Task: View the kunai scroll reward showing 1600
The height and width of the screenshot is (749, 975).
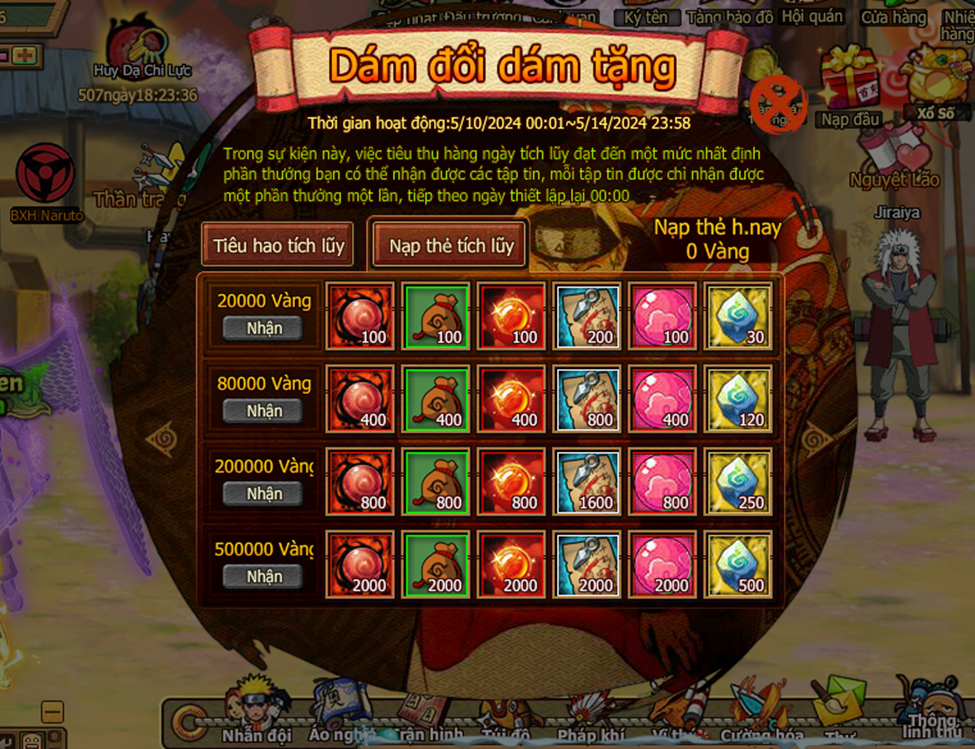Action: tap(588, 481)
